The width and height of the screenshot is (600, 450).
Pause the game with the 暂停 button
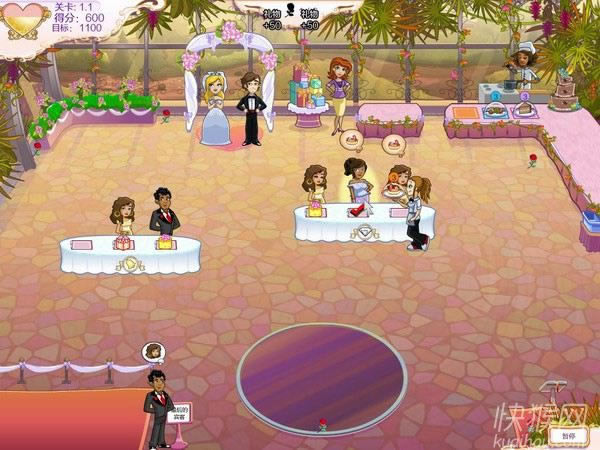[568, 436]
